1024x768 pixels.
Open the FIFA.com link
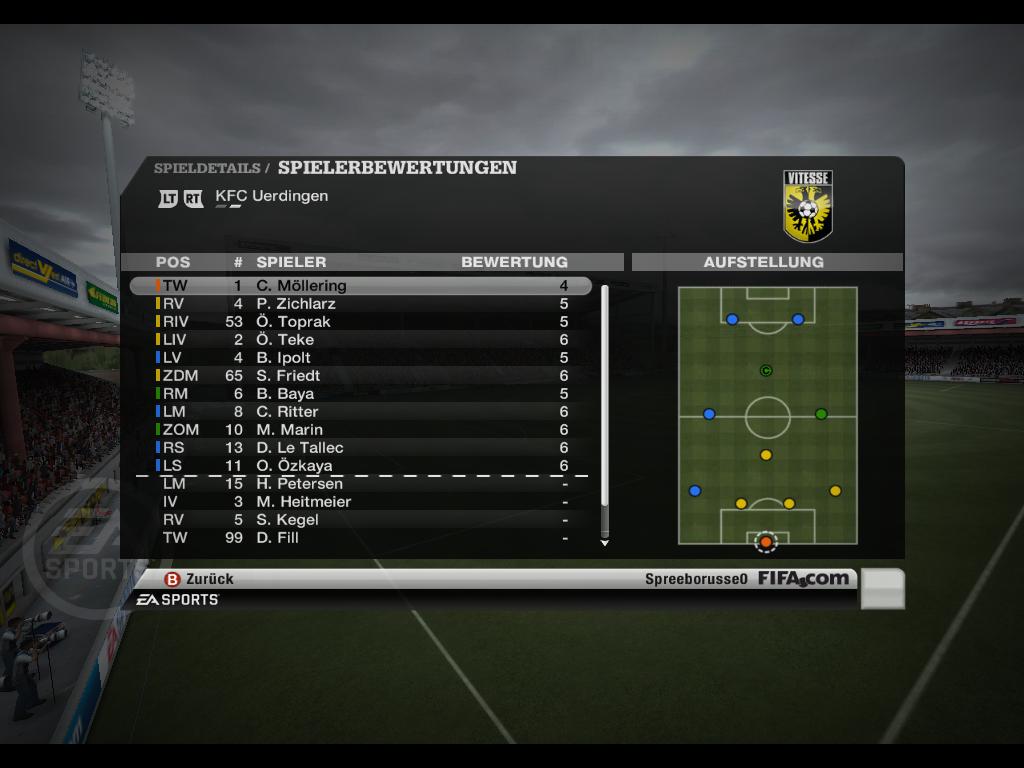[803, 578]
